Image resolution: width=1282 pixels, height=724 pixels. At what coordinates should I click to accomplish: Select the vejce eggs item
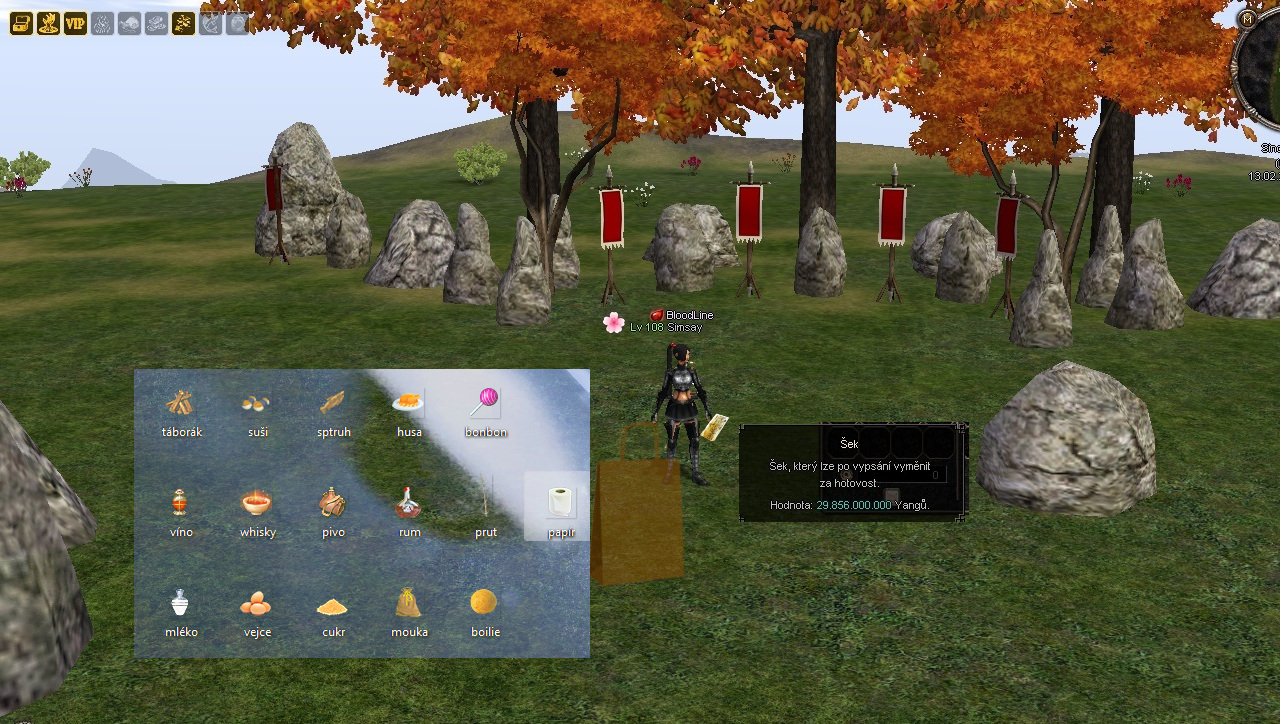(256, 604)
